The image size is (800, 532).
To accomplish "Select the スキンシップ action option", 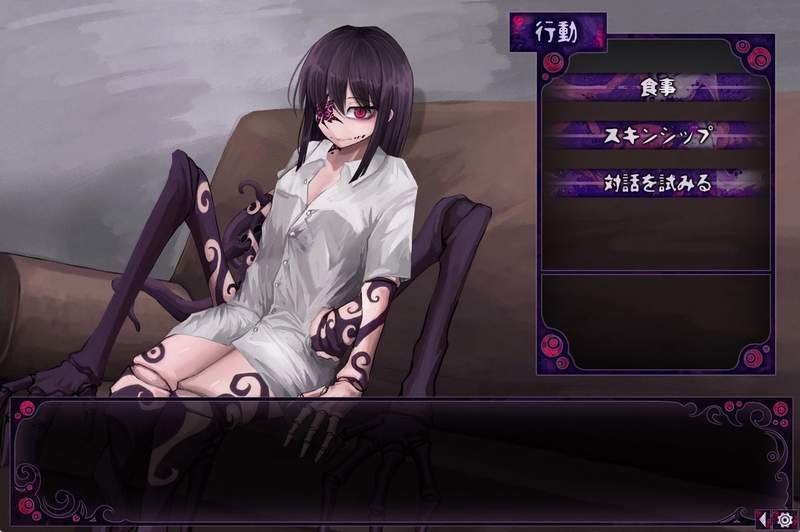I will tap(656, 135).
